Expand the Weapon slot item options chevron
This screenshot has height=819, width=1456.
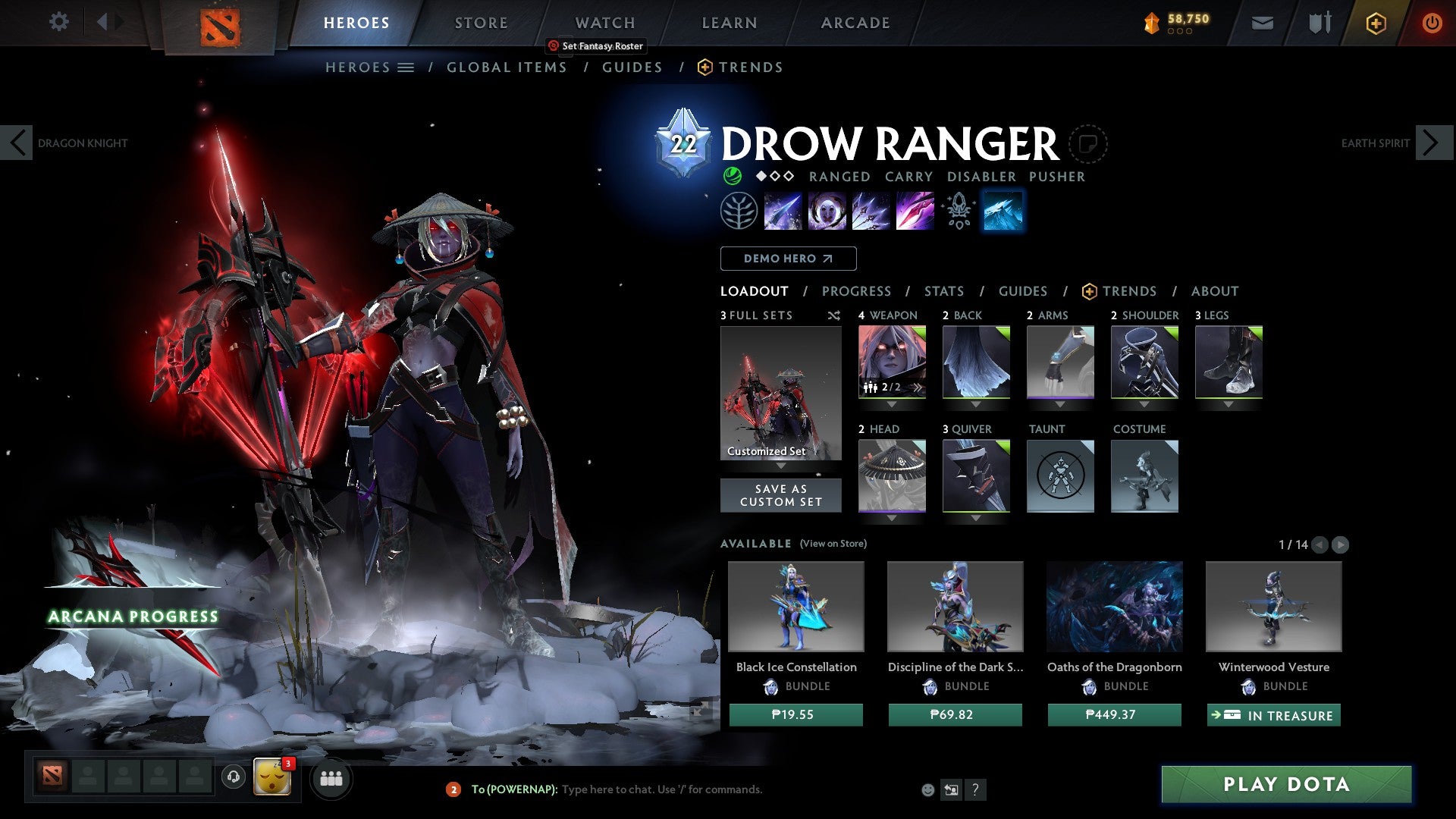(892, 404)
